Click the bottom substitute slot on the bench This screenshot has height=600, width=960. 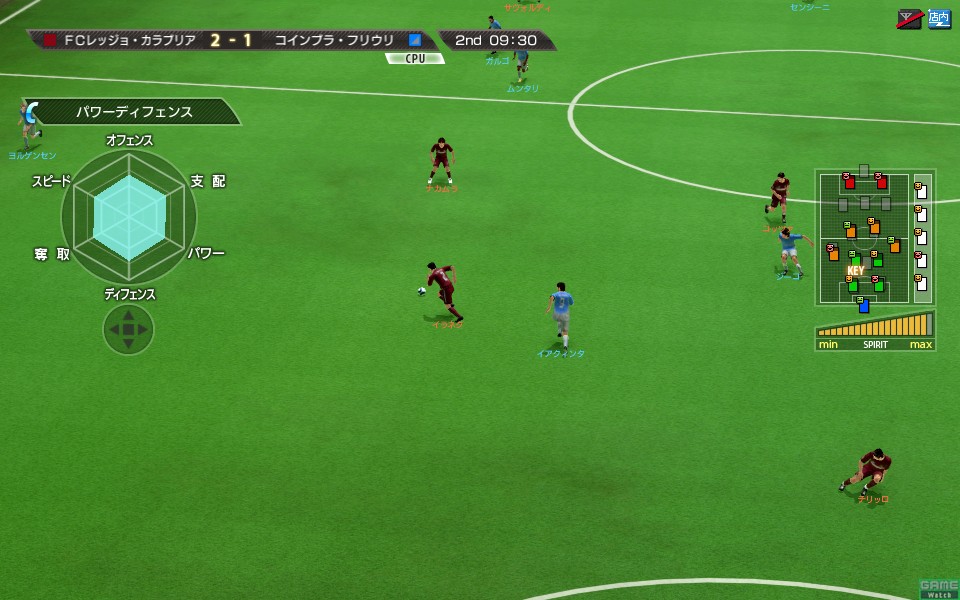[921, 282]
